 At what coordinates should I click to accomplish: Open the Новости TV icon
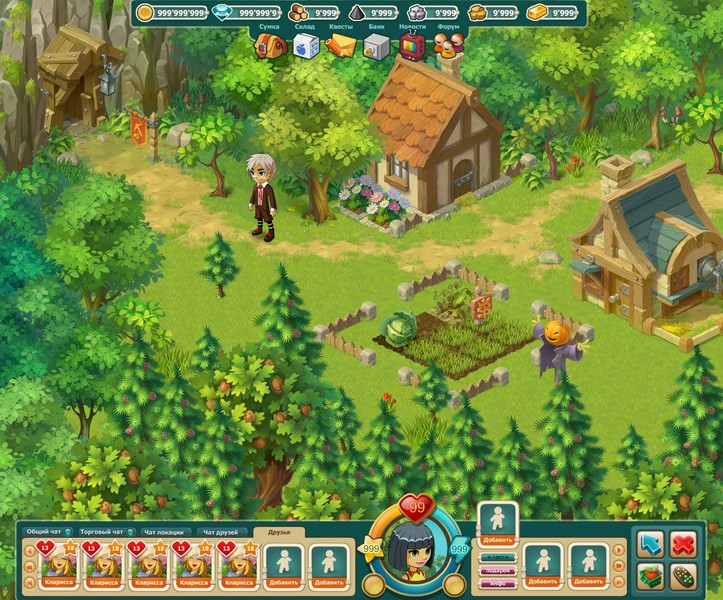(x=411, y=46)
